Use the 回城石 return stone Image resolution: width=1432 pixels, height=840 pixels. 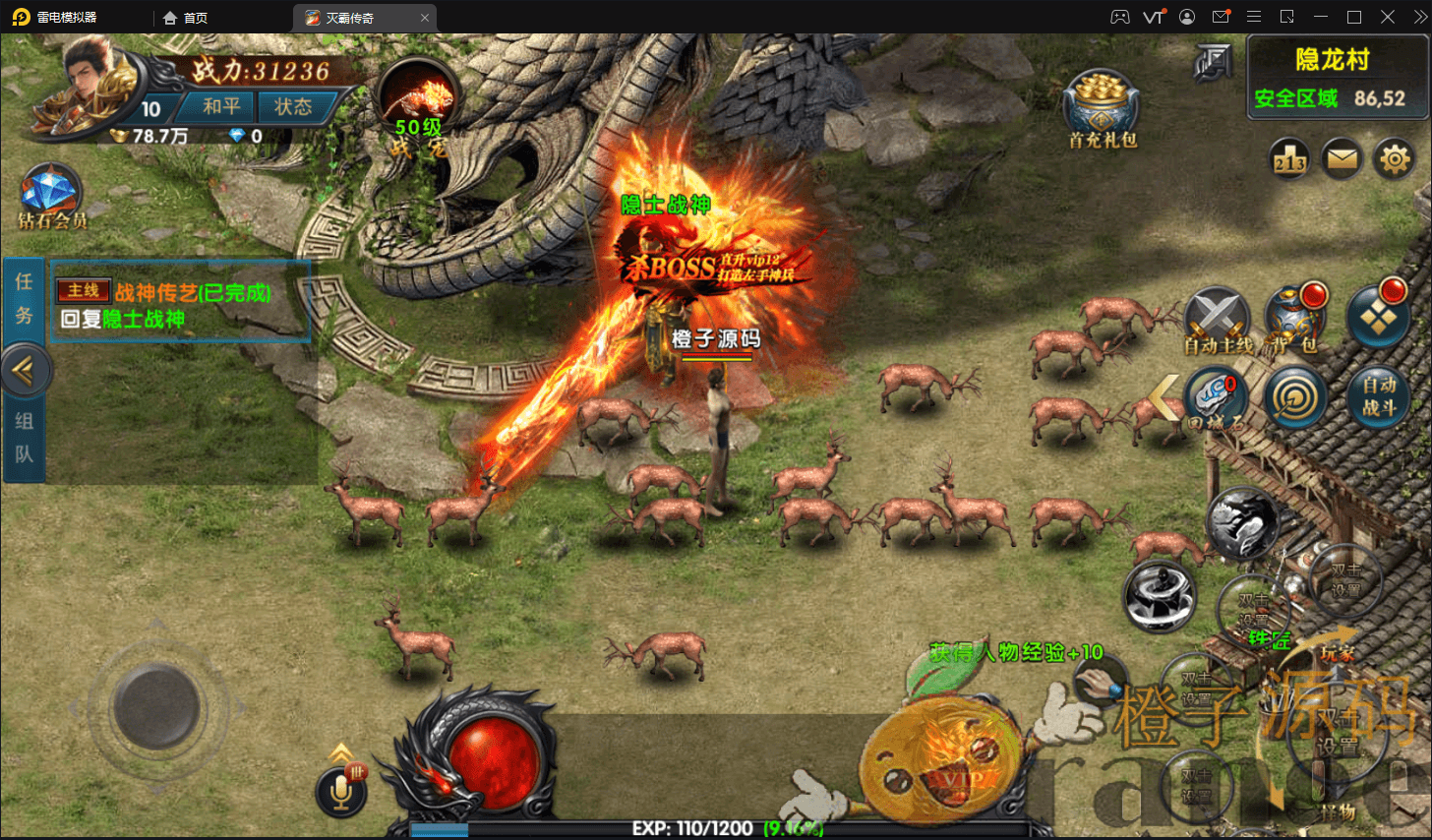1216,398
